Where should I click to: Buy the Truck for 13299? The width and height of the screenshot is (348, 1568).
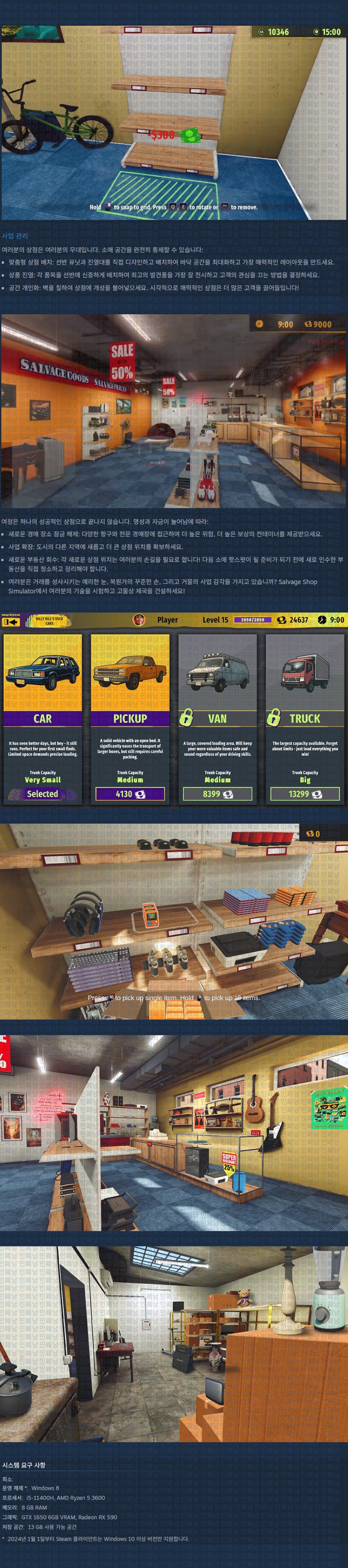[x=305, y=794]
